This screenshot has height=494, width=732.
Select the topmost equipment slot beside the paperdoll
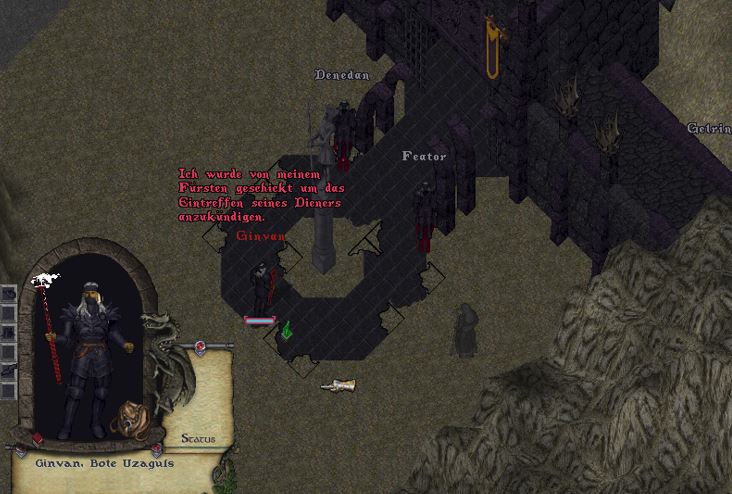(8, 294)
